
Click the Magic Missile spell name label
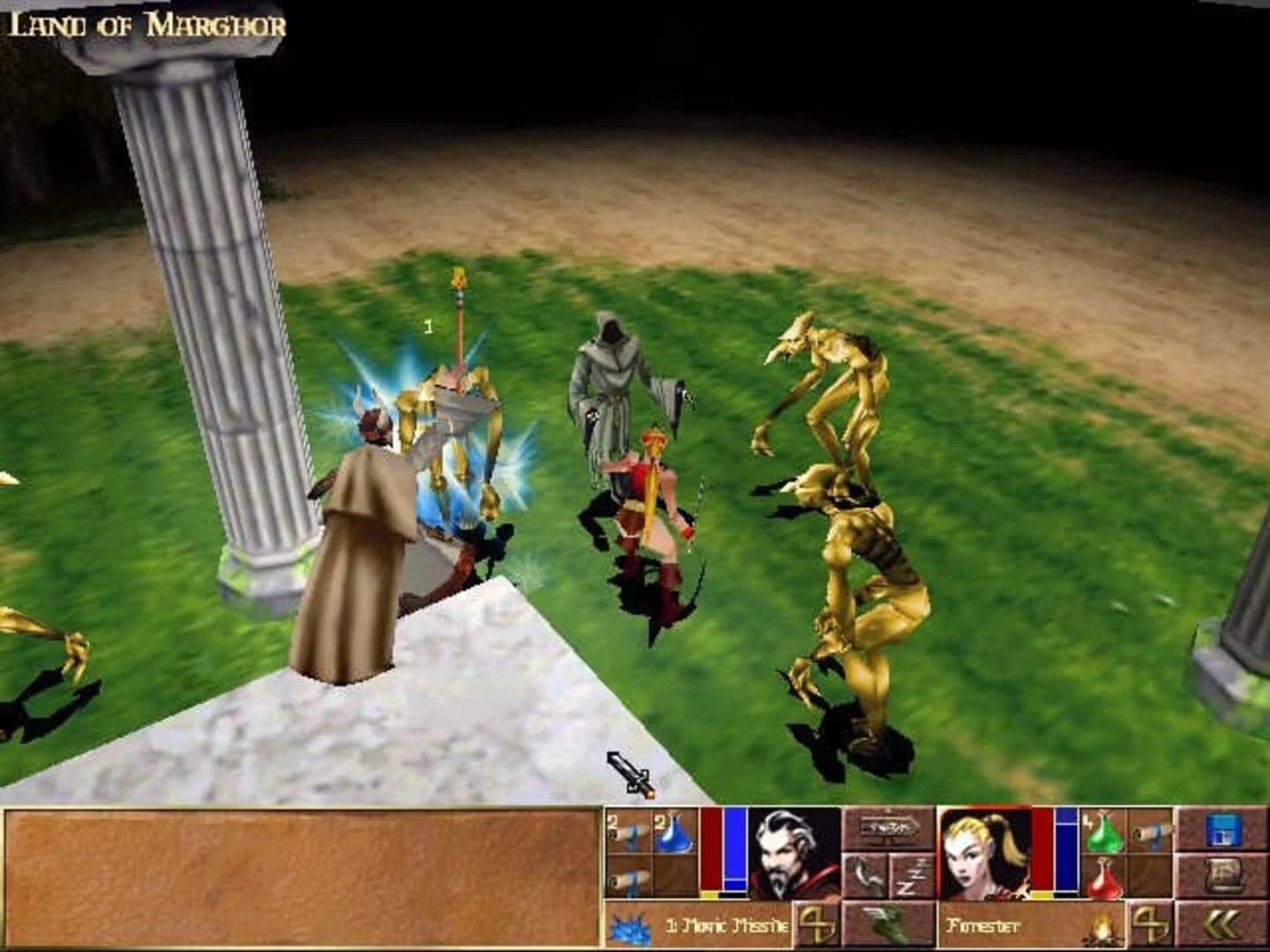coord(728,924)
